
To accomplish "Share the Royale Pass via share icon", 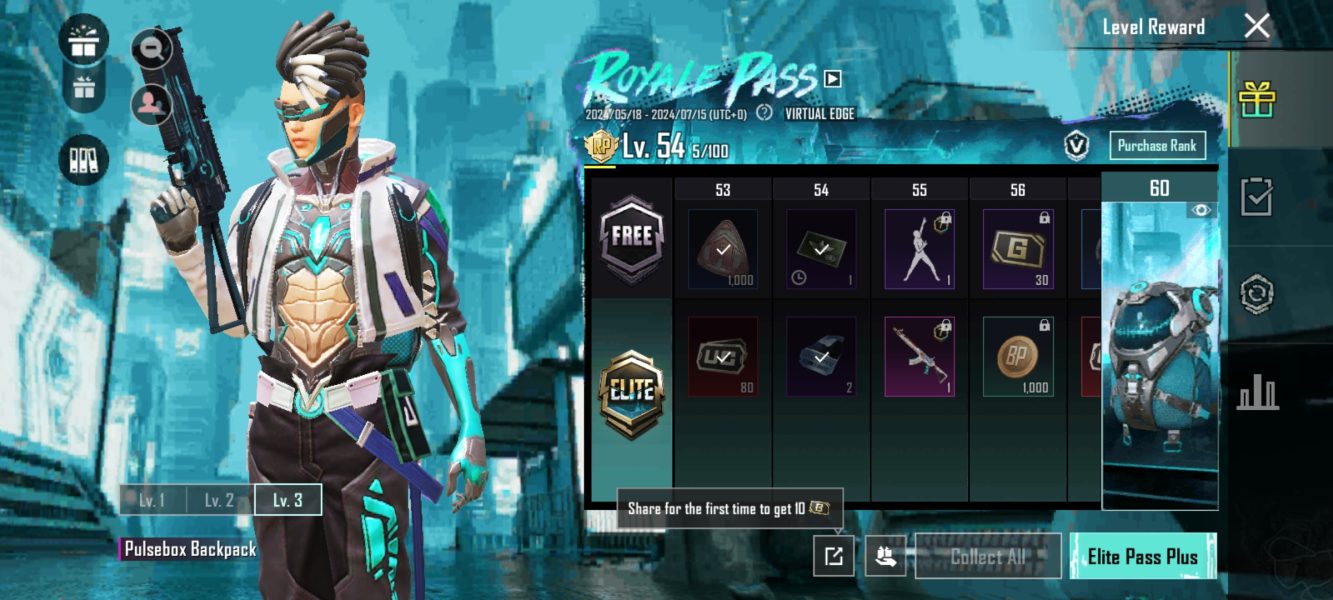I will coord(834,556).
